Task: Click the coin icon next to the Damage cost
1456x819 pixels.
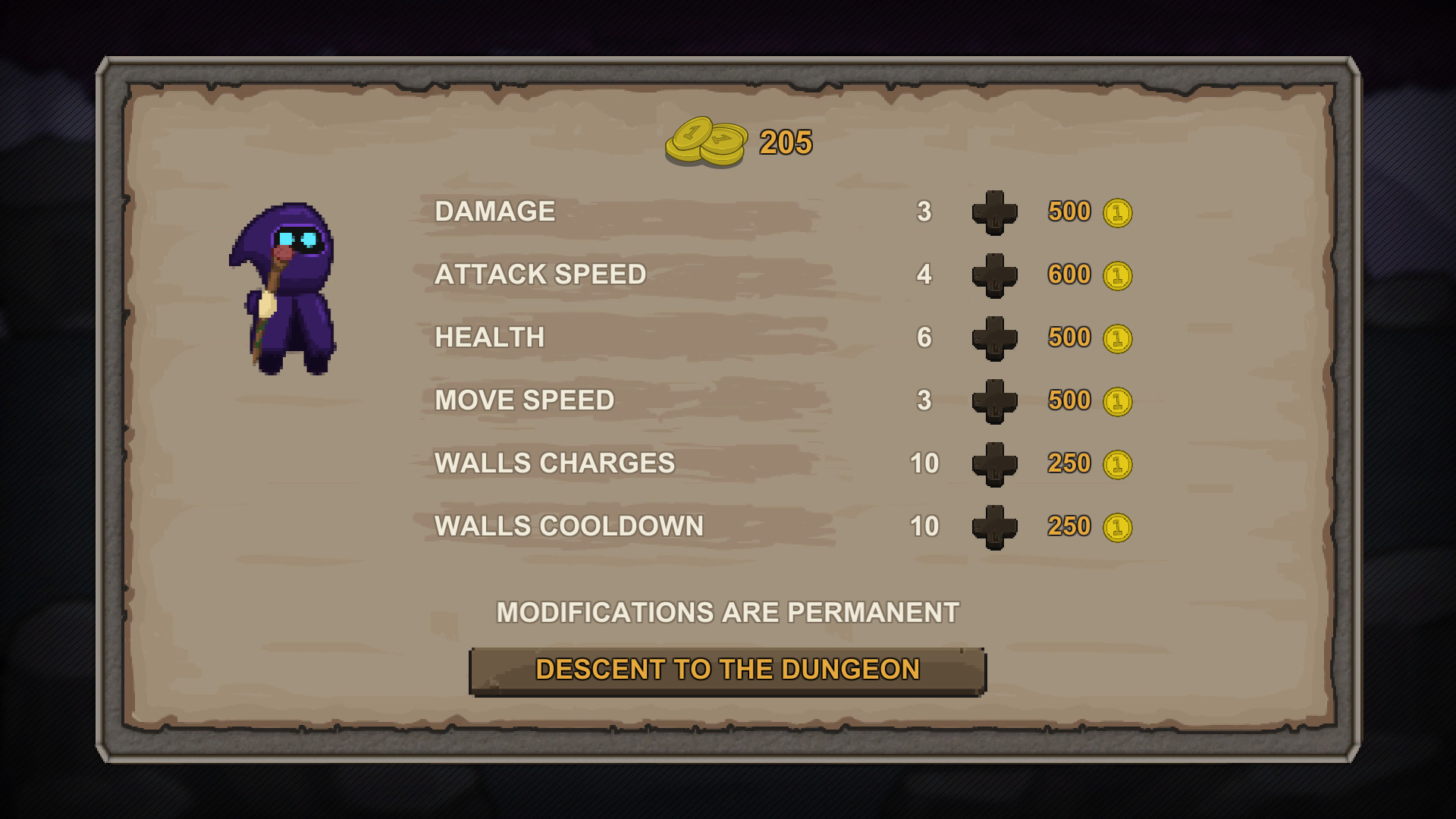Action: (x=1119, y=212)
